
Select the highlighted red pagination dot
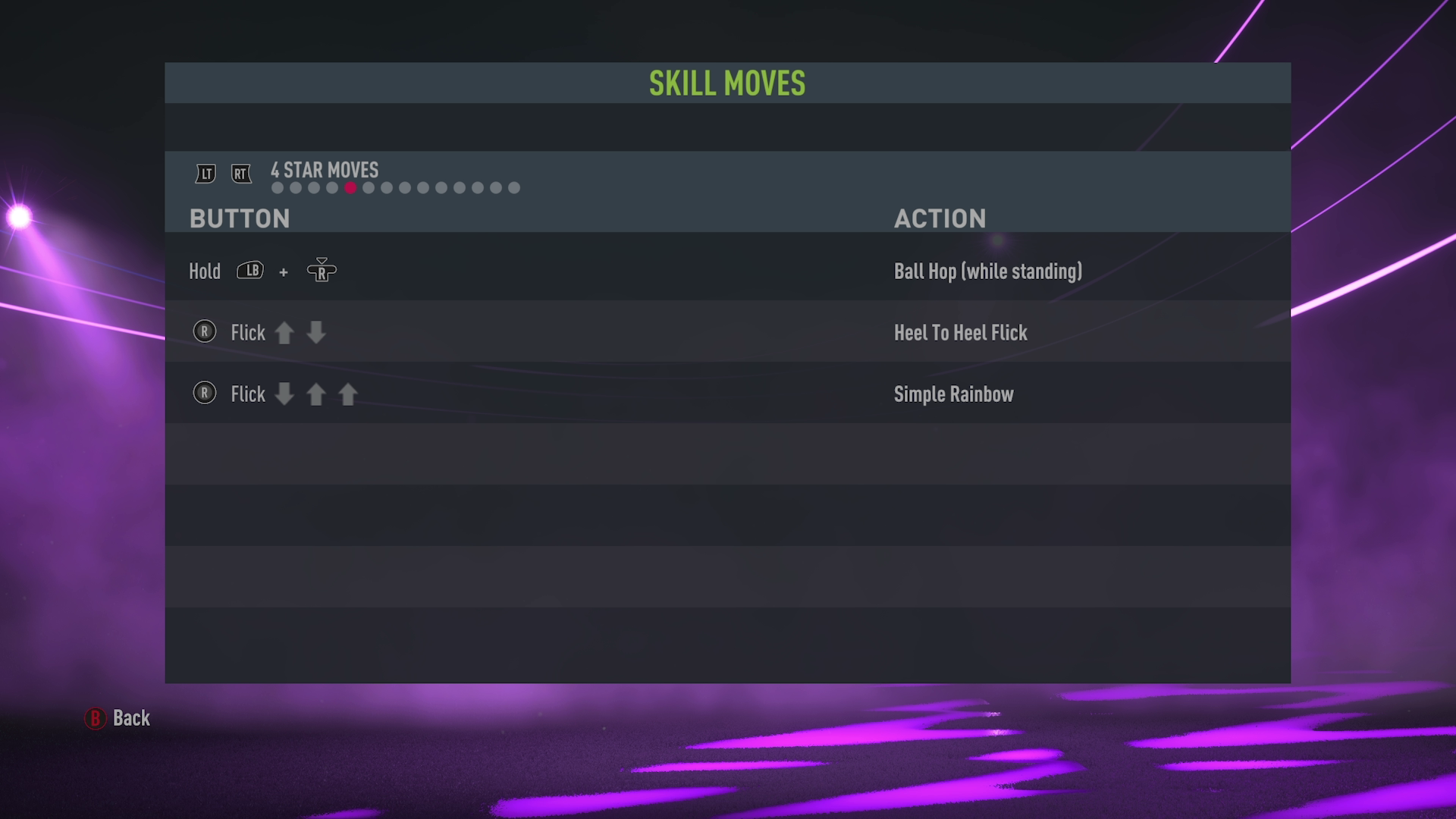click(350, 187)
